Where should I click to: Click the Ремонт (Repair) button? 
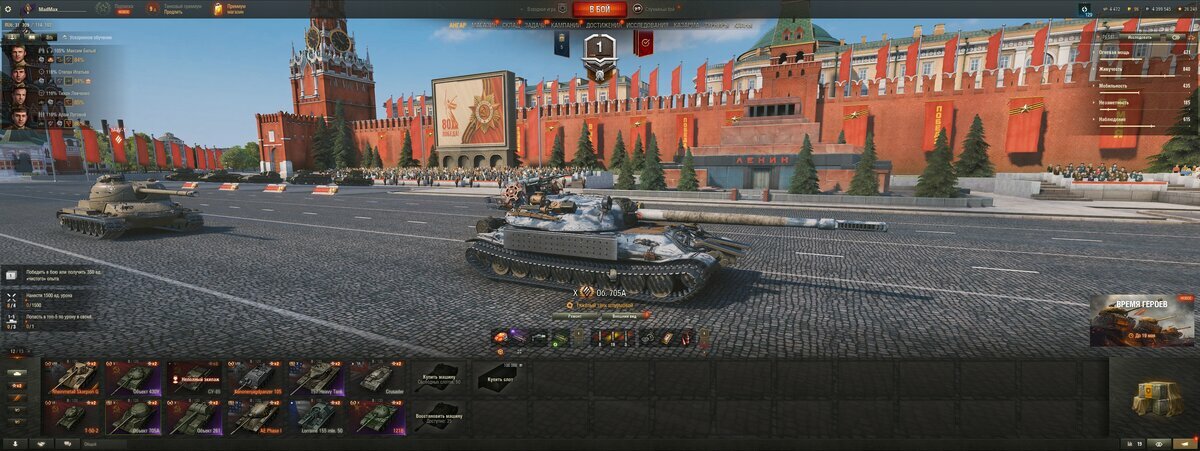point(574,315)
